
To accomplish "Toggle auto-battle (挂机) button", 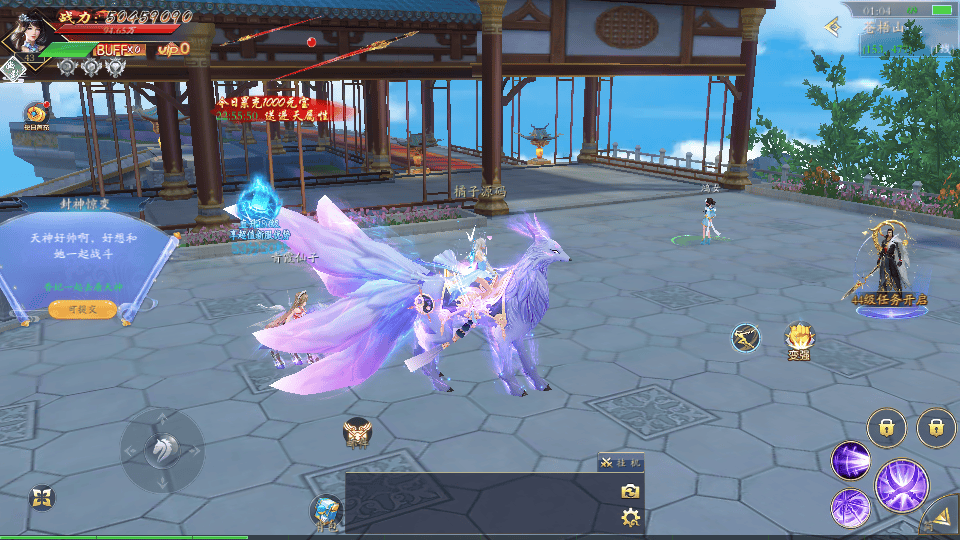I will tap(622, 462).
